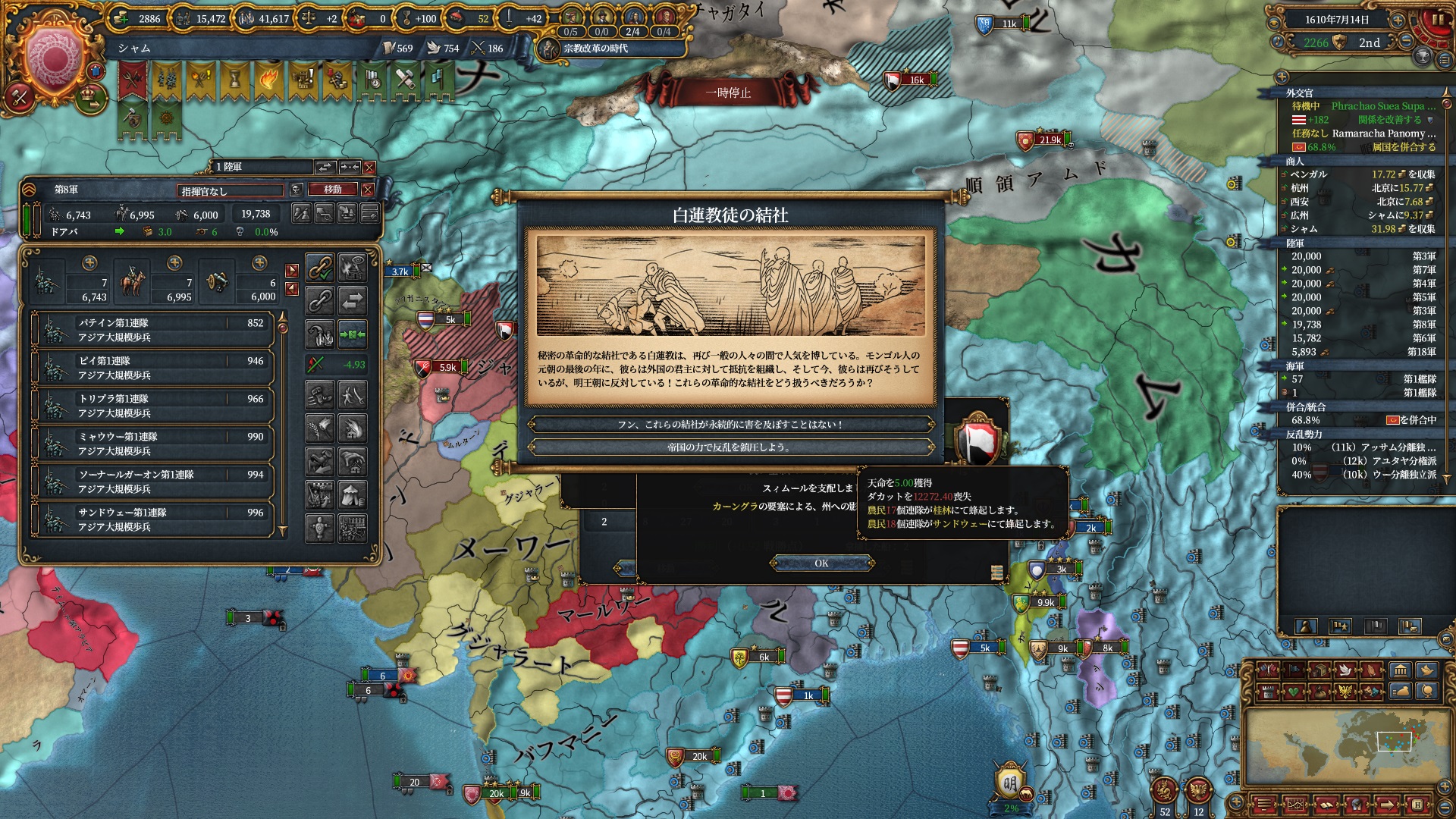The height and width of the screenshot is (819, 1456).
Task: Confirm the battle result with OK
Action: pos(821,563)
